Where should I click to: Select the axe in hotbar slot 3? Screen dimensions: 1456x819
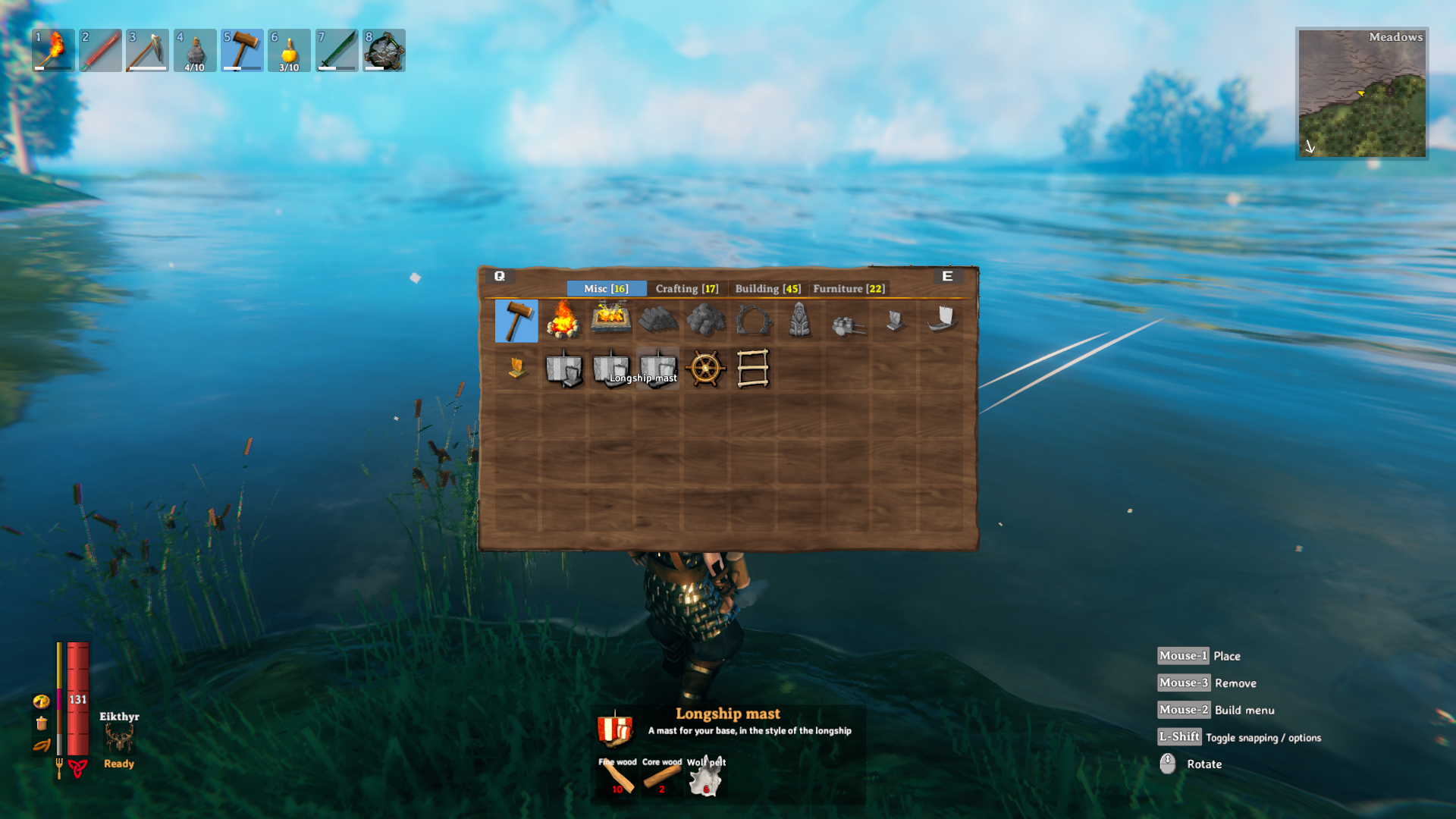(147, 49)
